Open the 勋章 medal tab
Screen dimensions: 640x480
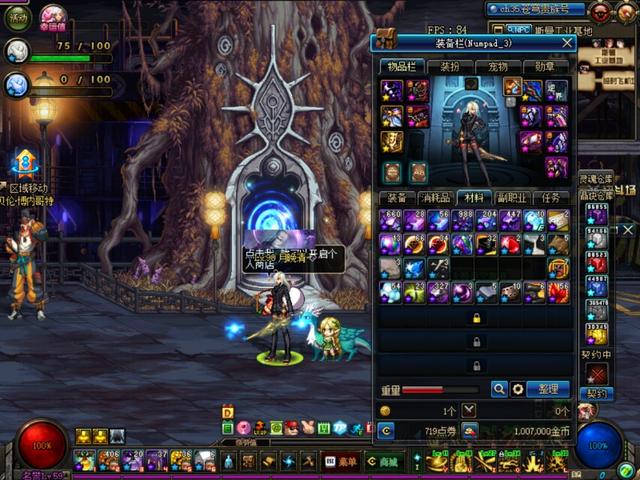tap(546, 67)
